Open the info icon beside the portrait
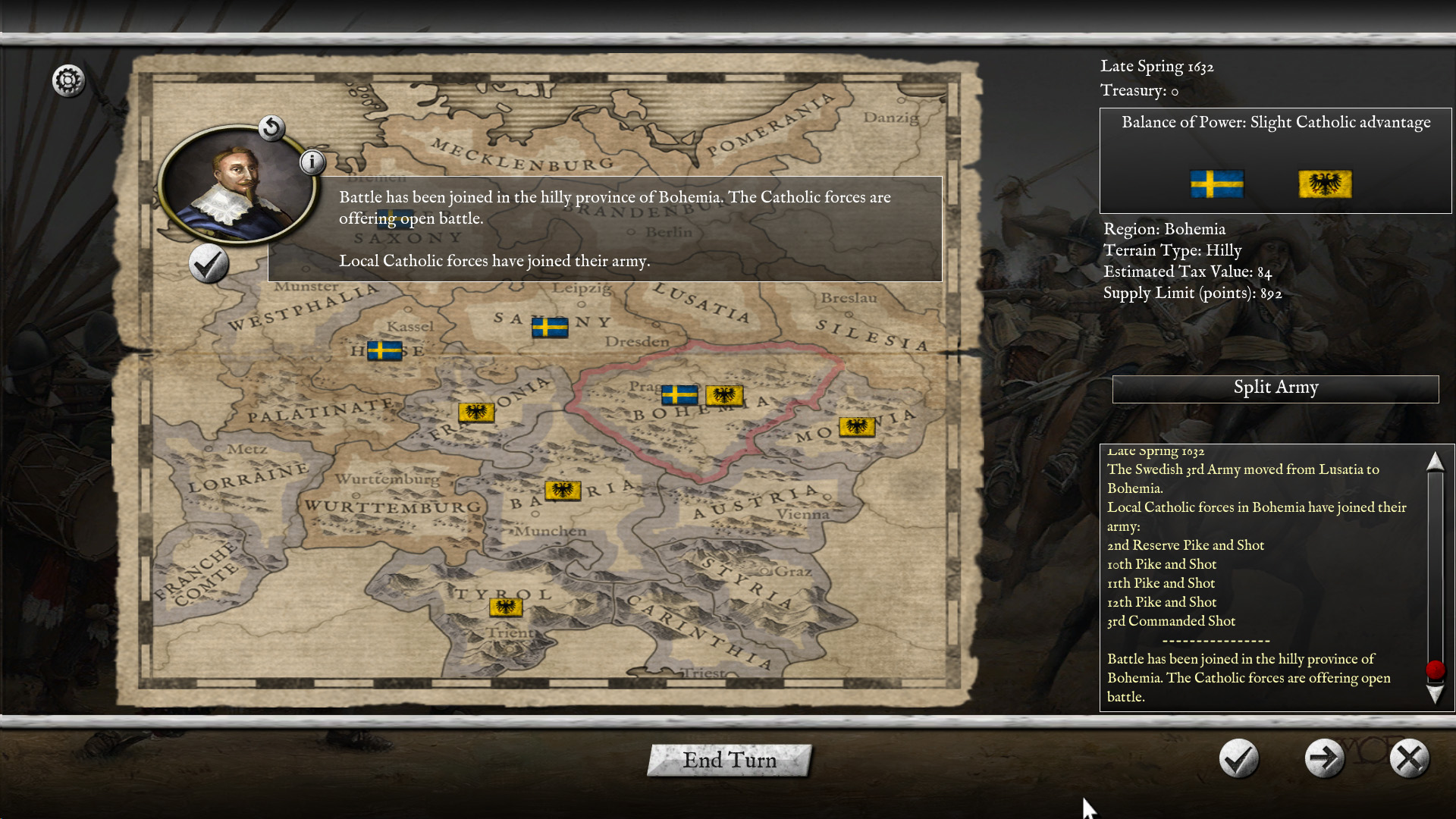This screenshot has width=1456, height=819. [x=312, y=162]
